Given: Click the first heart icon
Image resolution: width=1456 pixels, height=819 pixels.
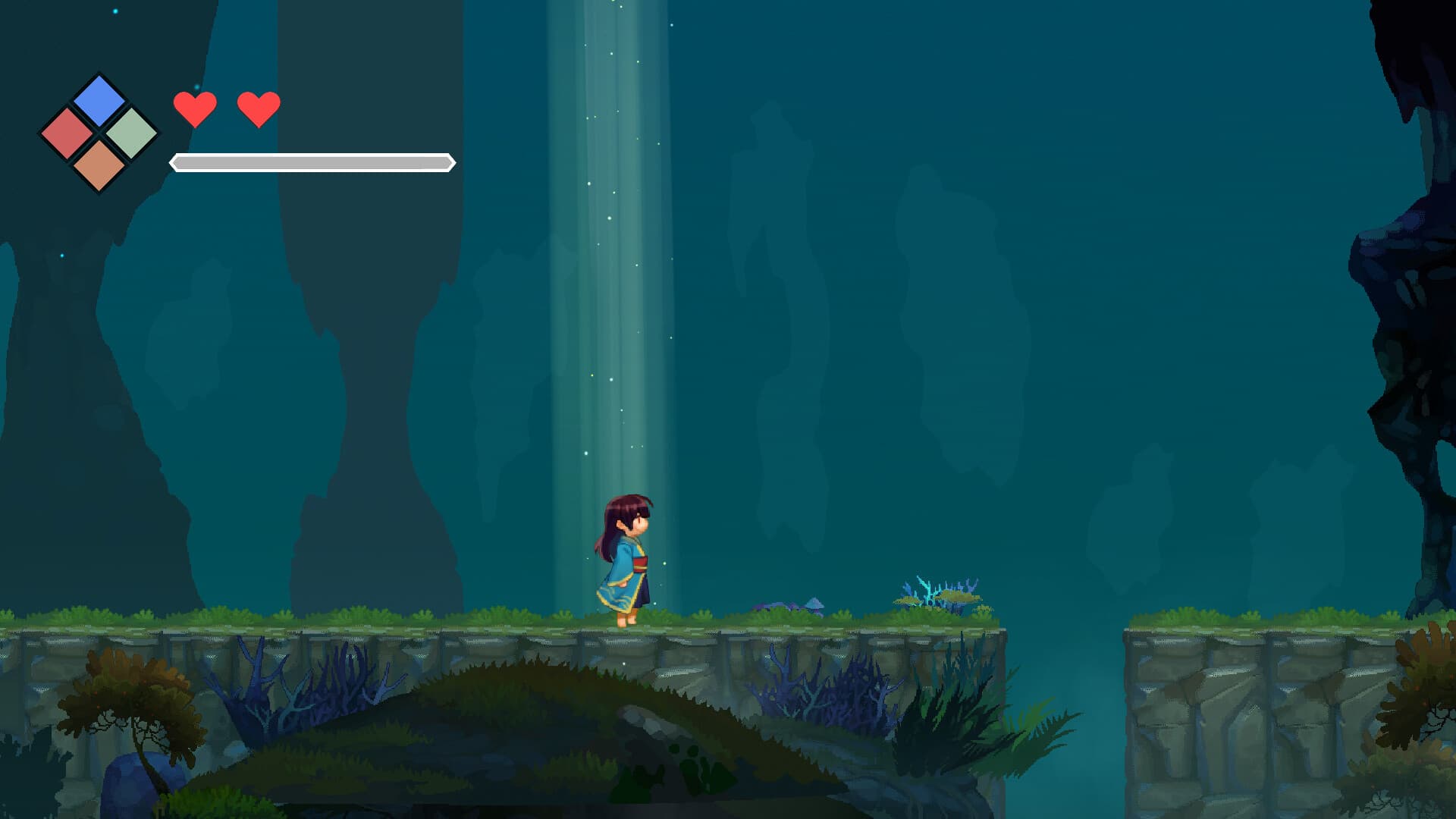Looking at the screenshot, I should pos(196,108).
